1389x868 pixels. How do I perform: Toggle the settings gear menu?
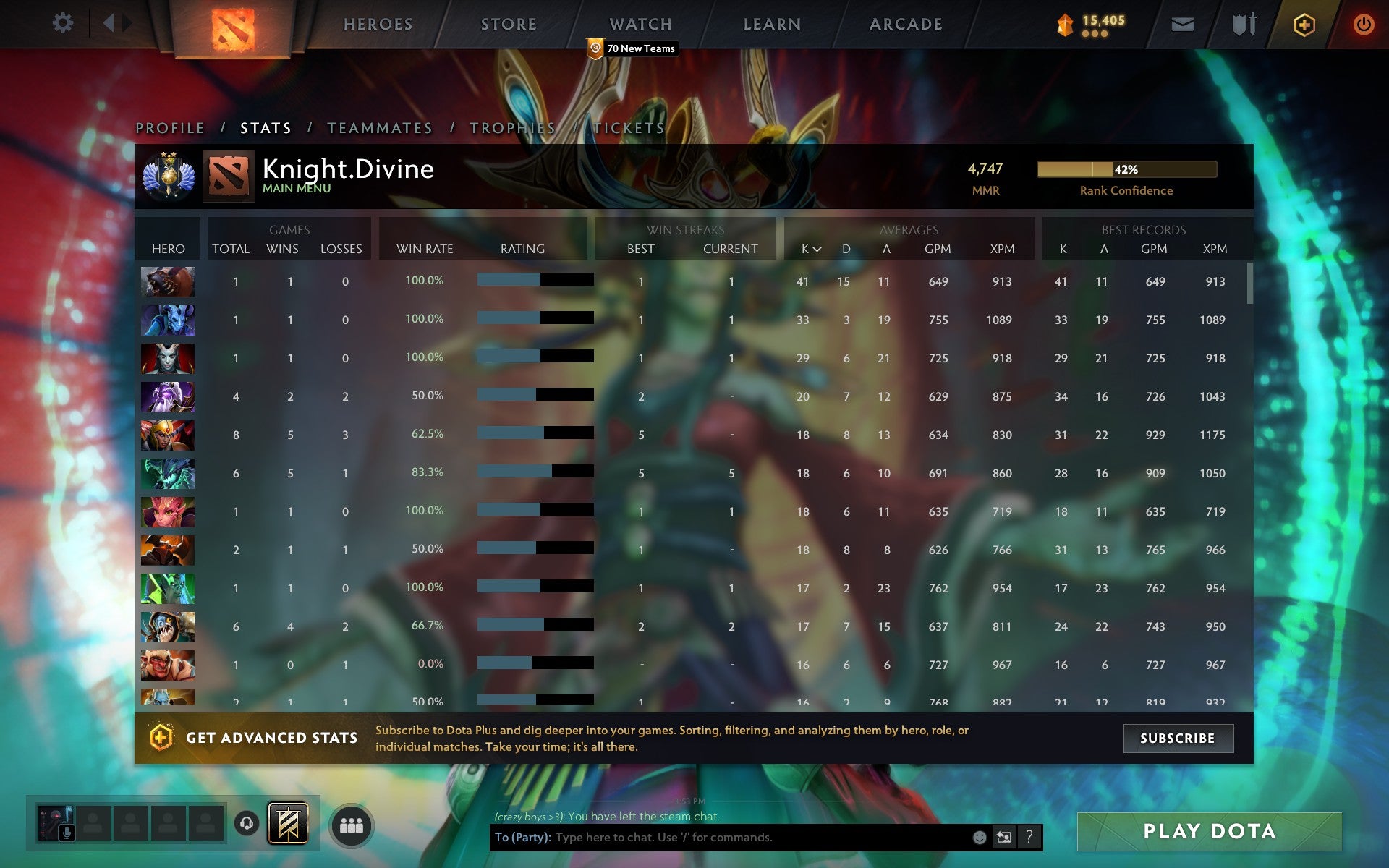[x=64, y=22]
